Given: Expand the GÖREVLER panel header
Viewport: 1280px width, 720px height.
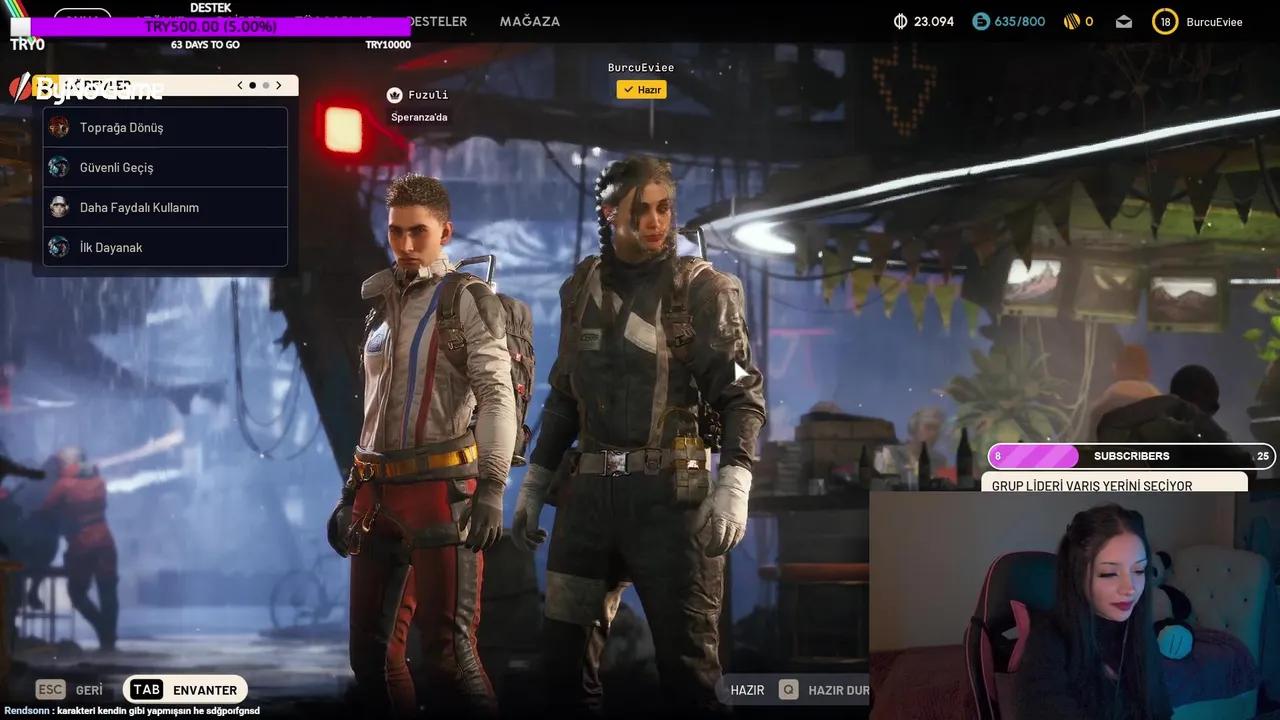Looking at the screenshot, I should [x=100, y=85].
